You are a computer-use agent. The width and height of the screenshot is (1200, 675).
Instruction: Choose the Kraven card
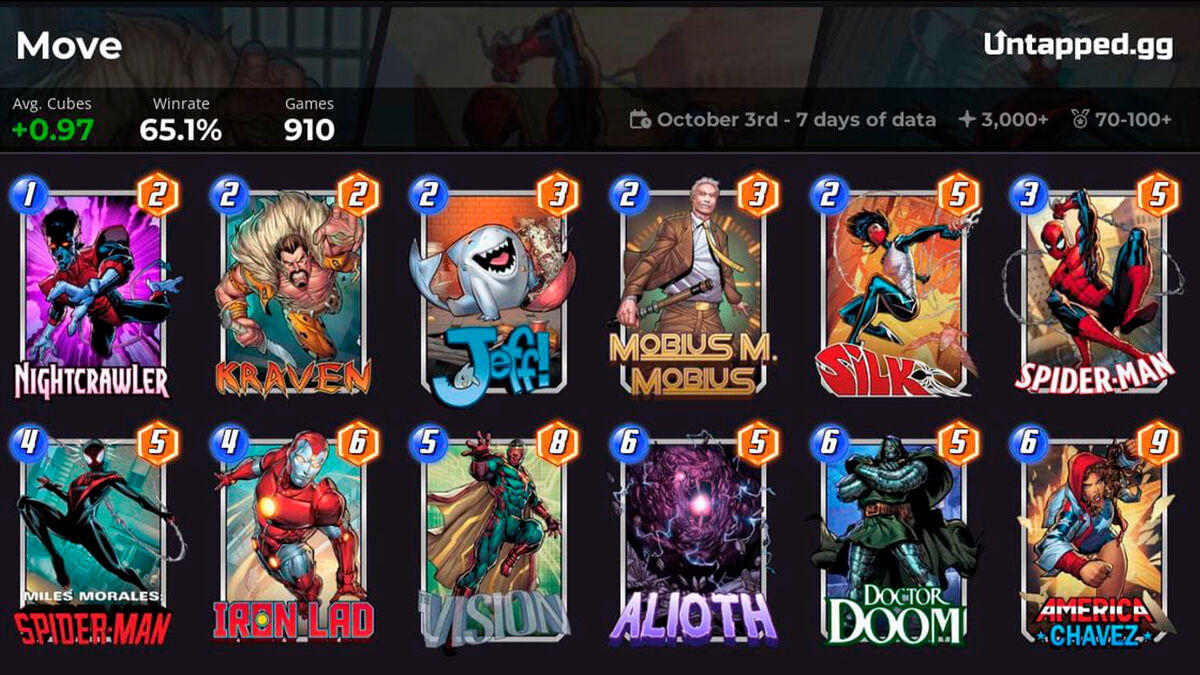coord(292,290)
